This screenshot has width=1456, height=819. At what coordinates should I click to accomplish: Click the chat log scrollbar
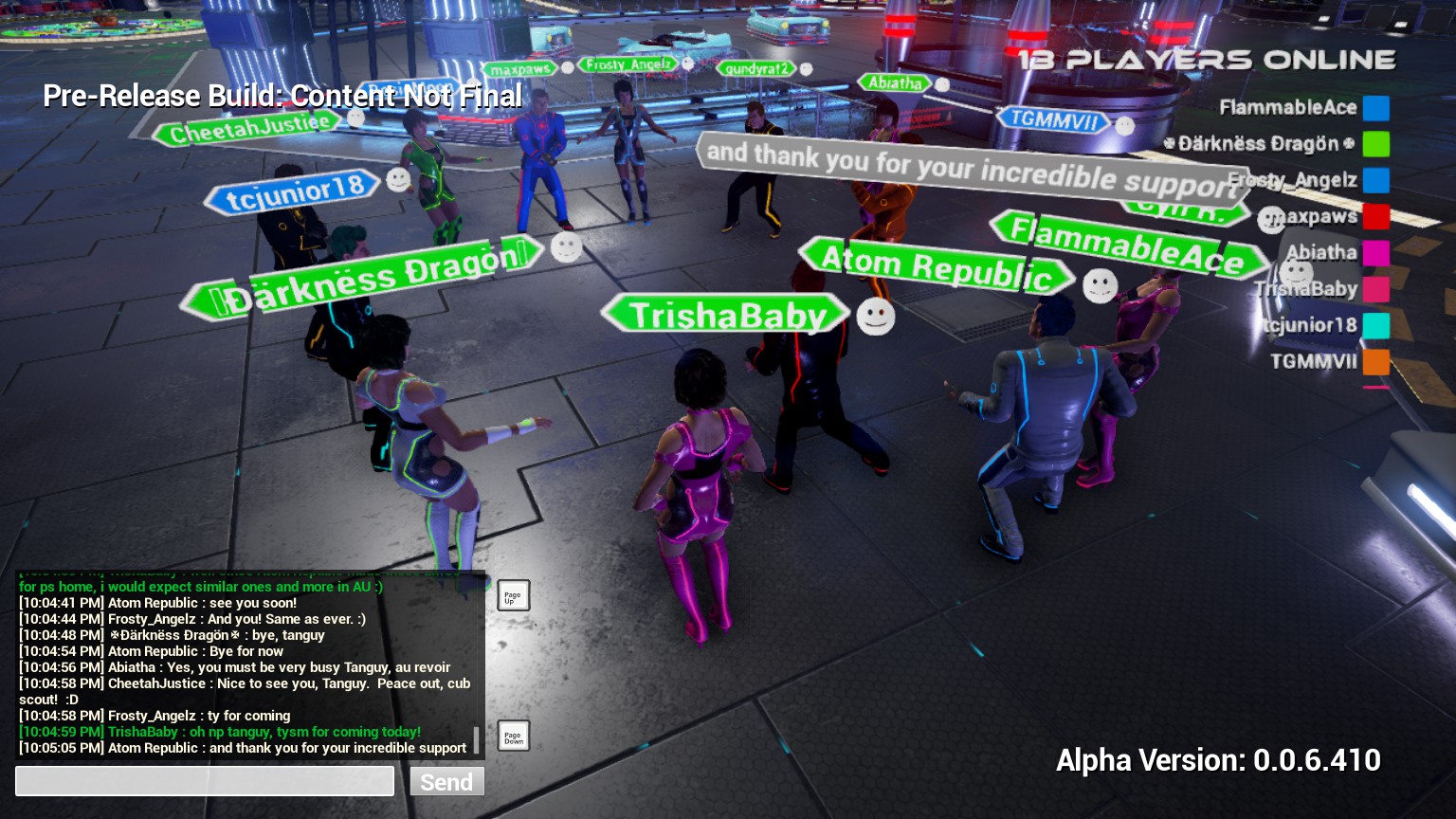476,739
